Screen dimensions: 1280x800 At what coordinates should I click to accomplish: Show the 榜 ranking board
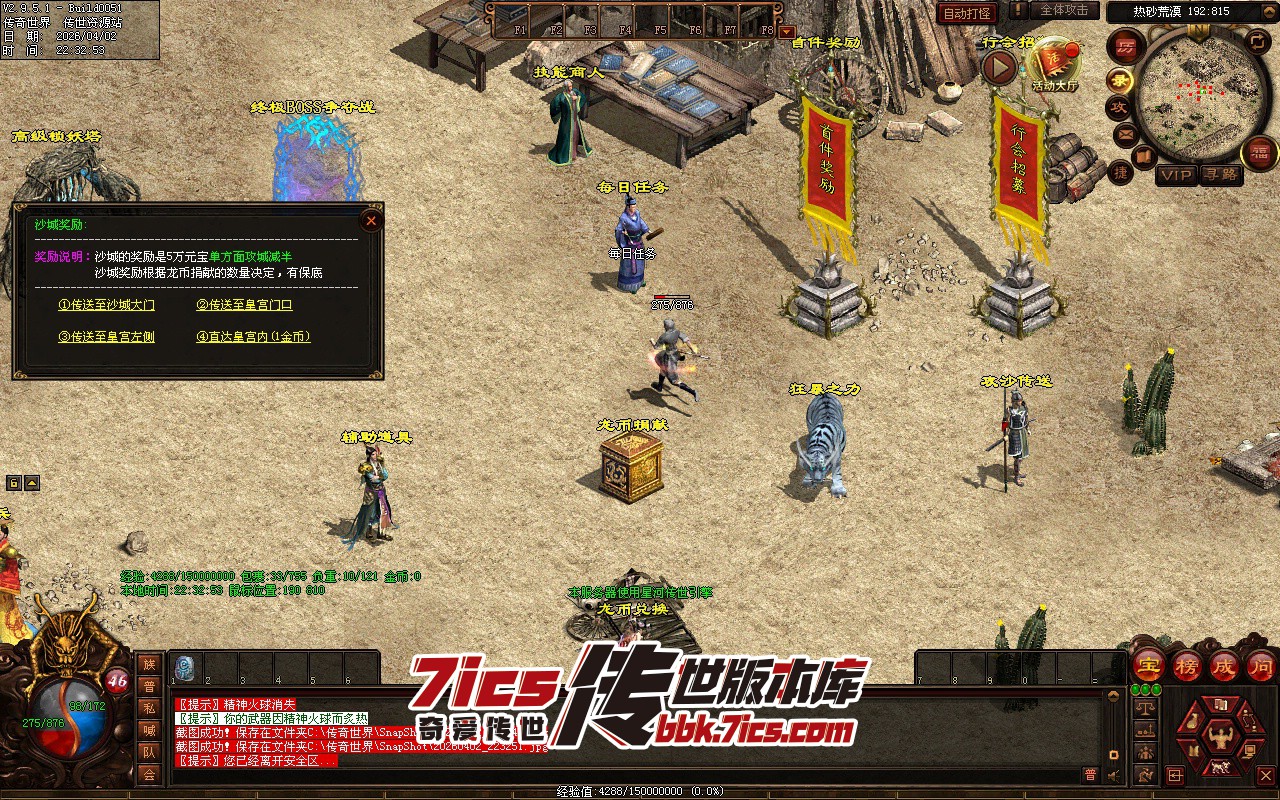[x=1187, y=664]
